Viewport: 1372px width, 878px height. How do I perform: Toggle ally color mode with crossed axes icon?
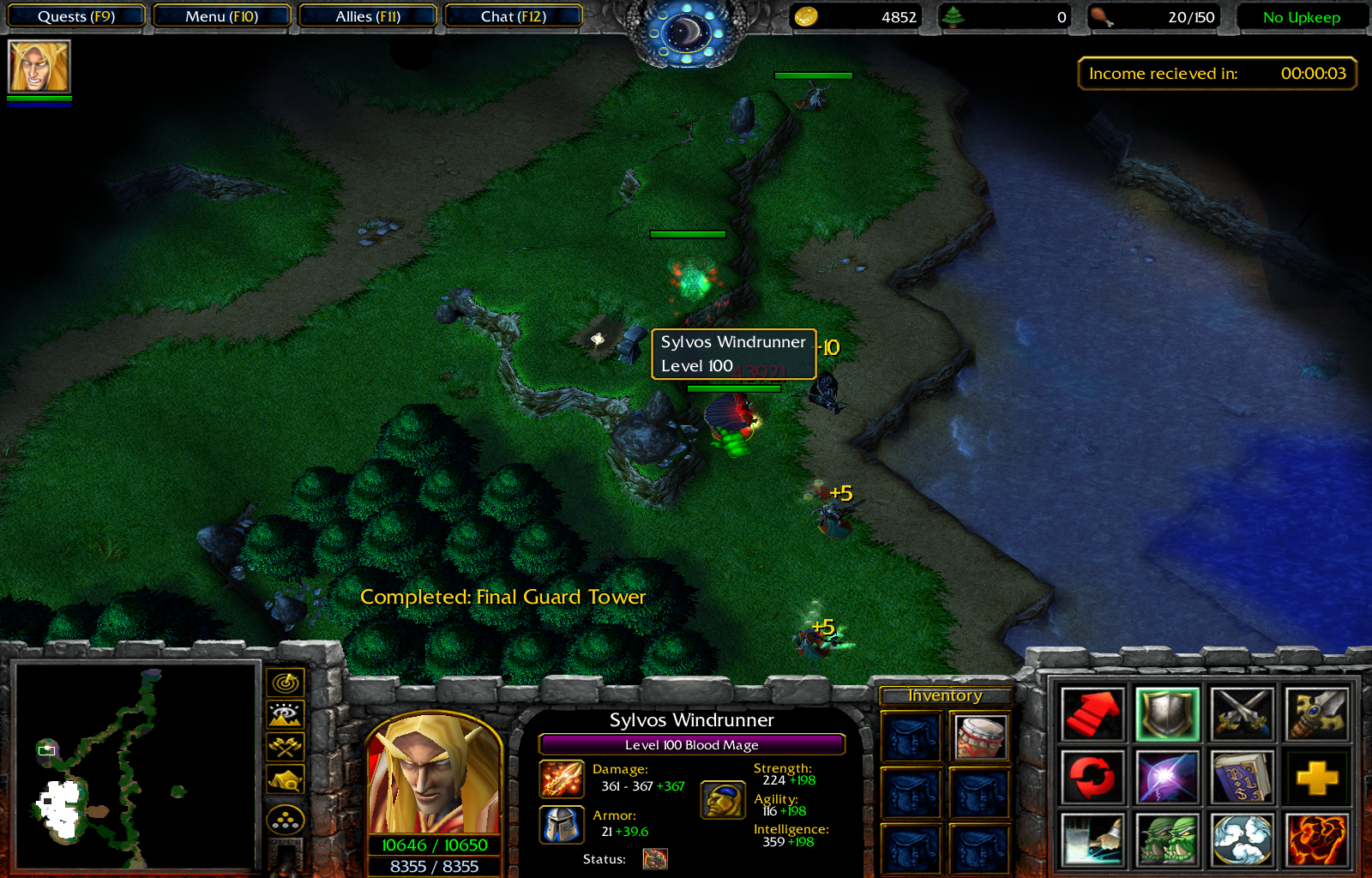click(x=286, y=747)
